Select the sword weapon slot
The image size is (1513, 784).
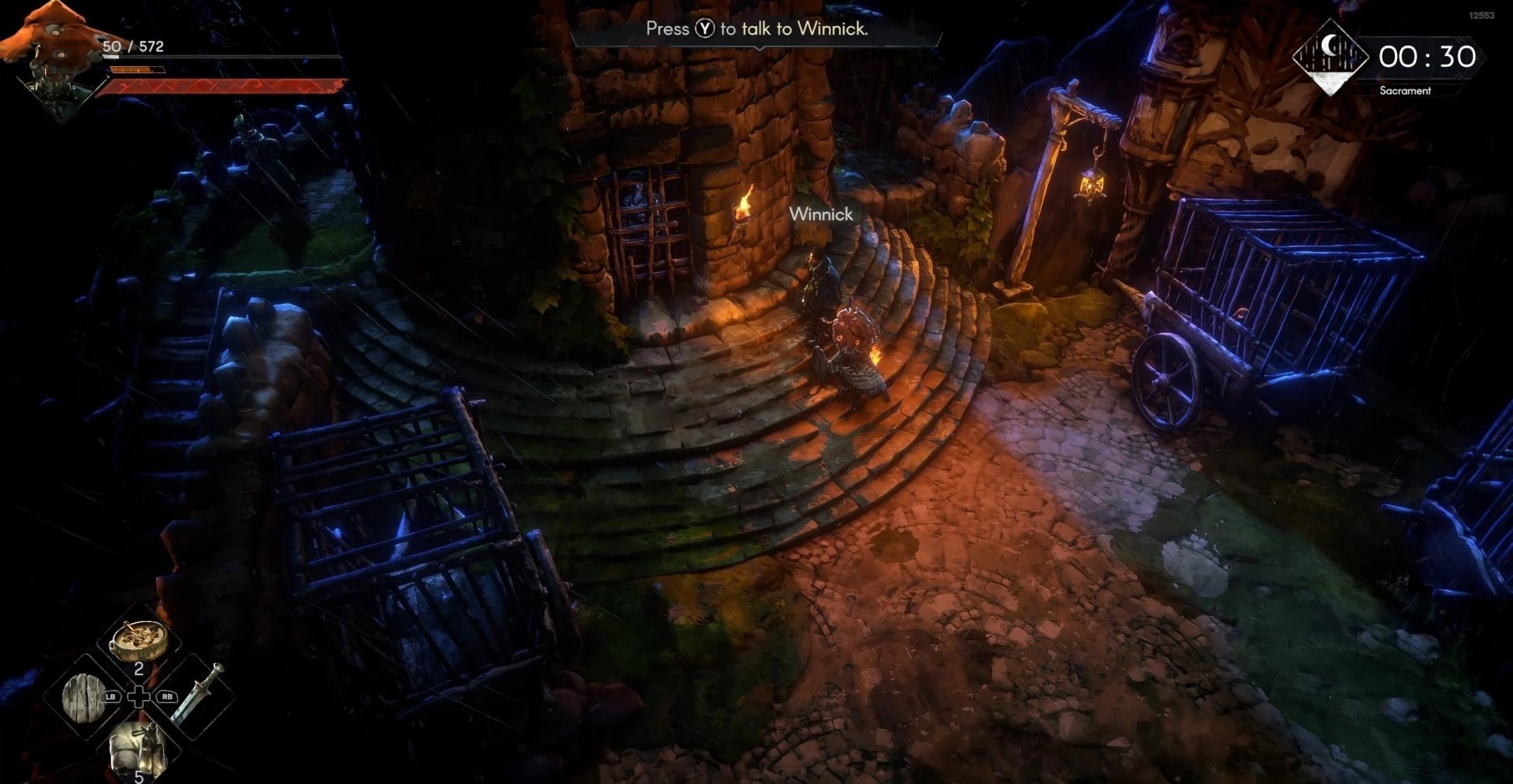pos(195,695)
